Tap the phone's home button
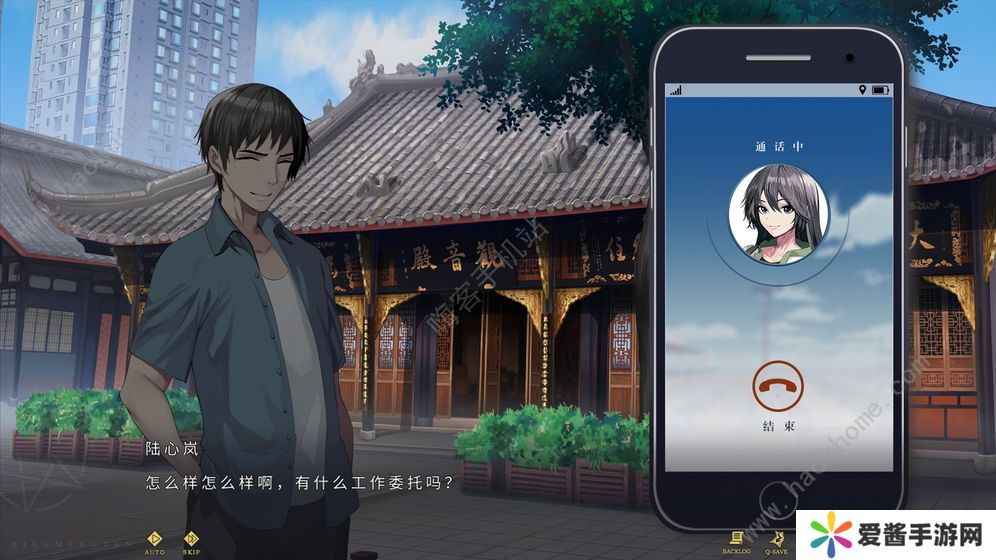The width and height of the screenshot is (996, 560). [x=777, y=498]
